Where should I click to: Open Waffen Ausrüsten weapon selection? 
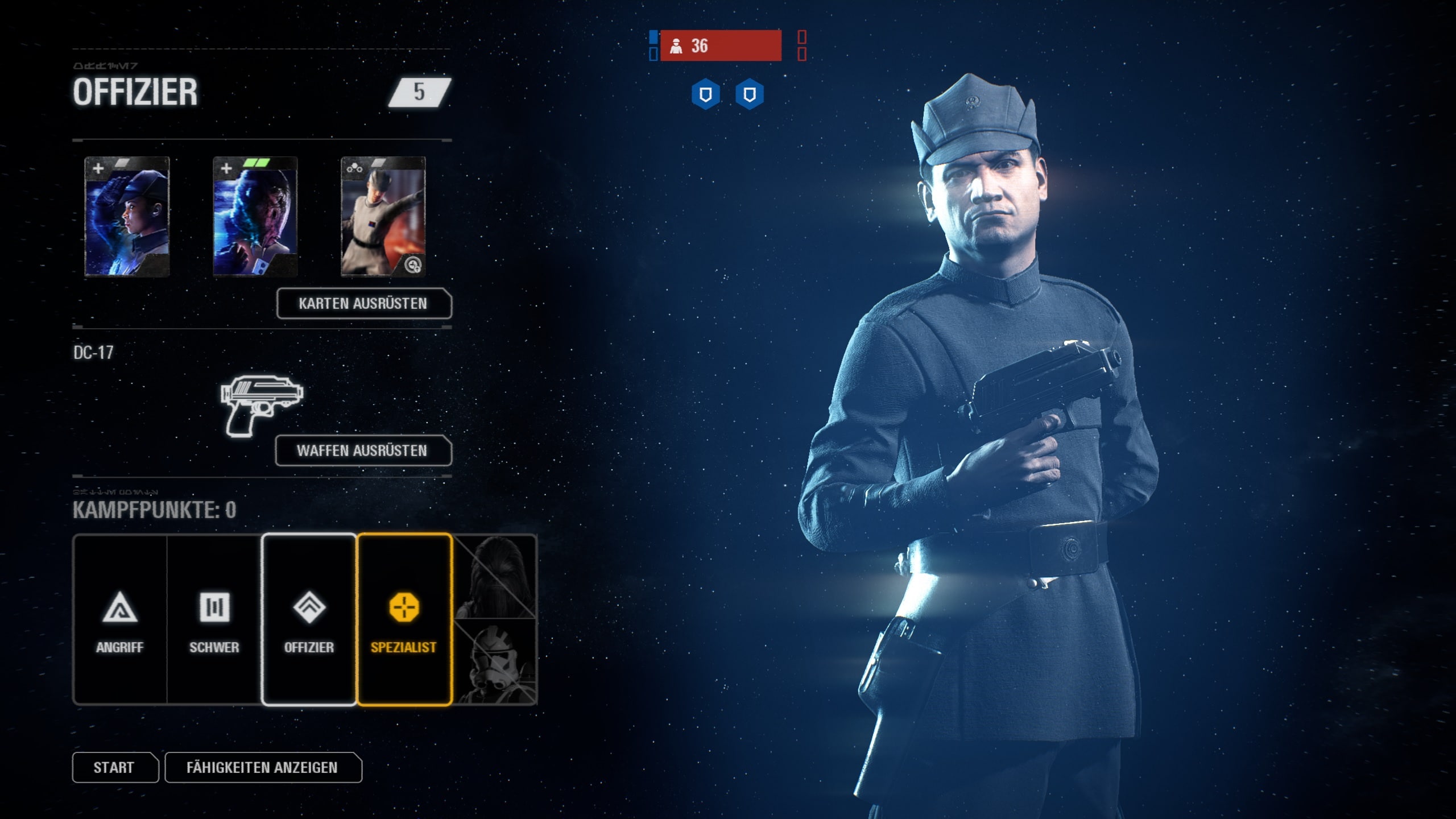pyautogui.click(x=363, y=450)
